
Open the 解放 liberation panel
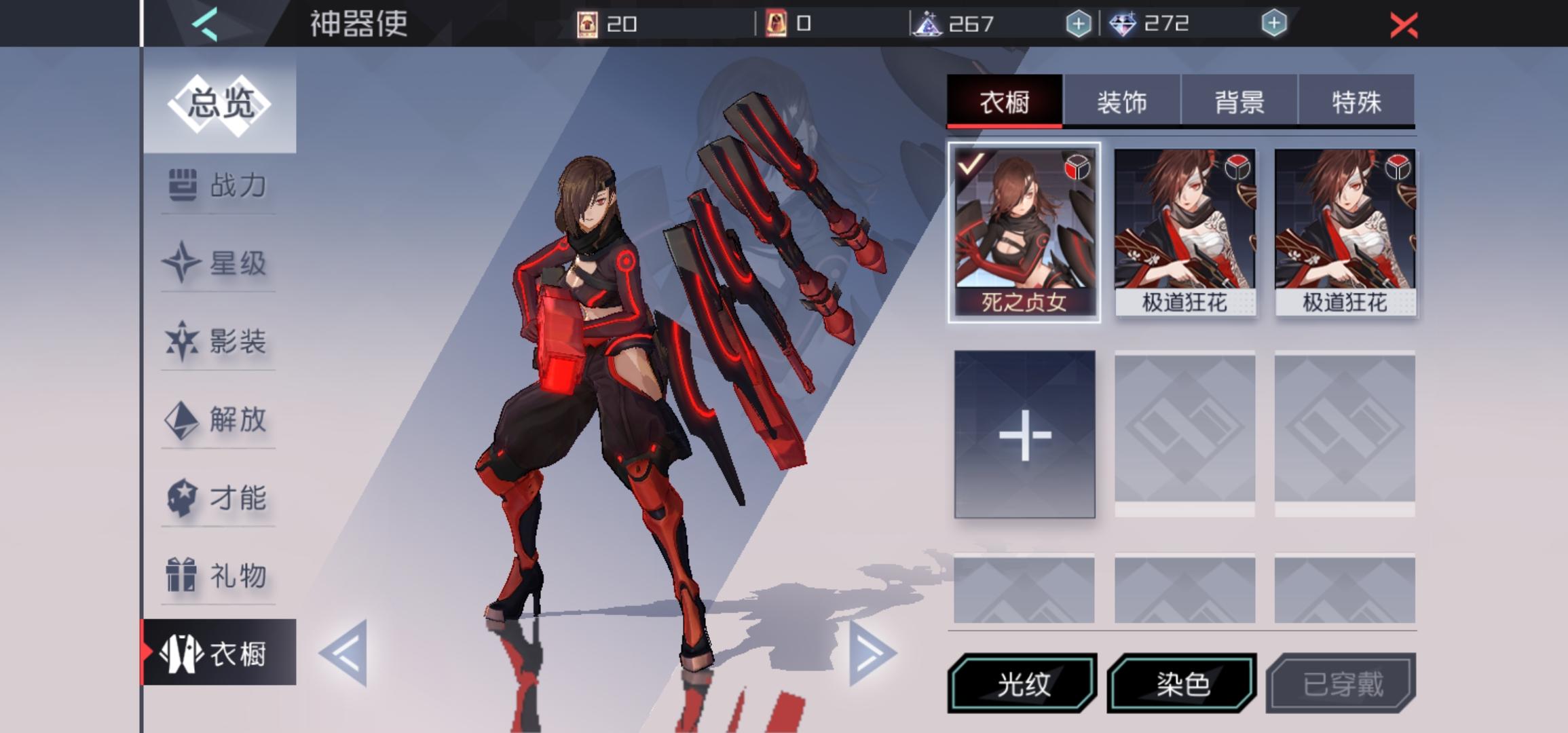pos(217,421)
